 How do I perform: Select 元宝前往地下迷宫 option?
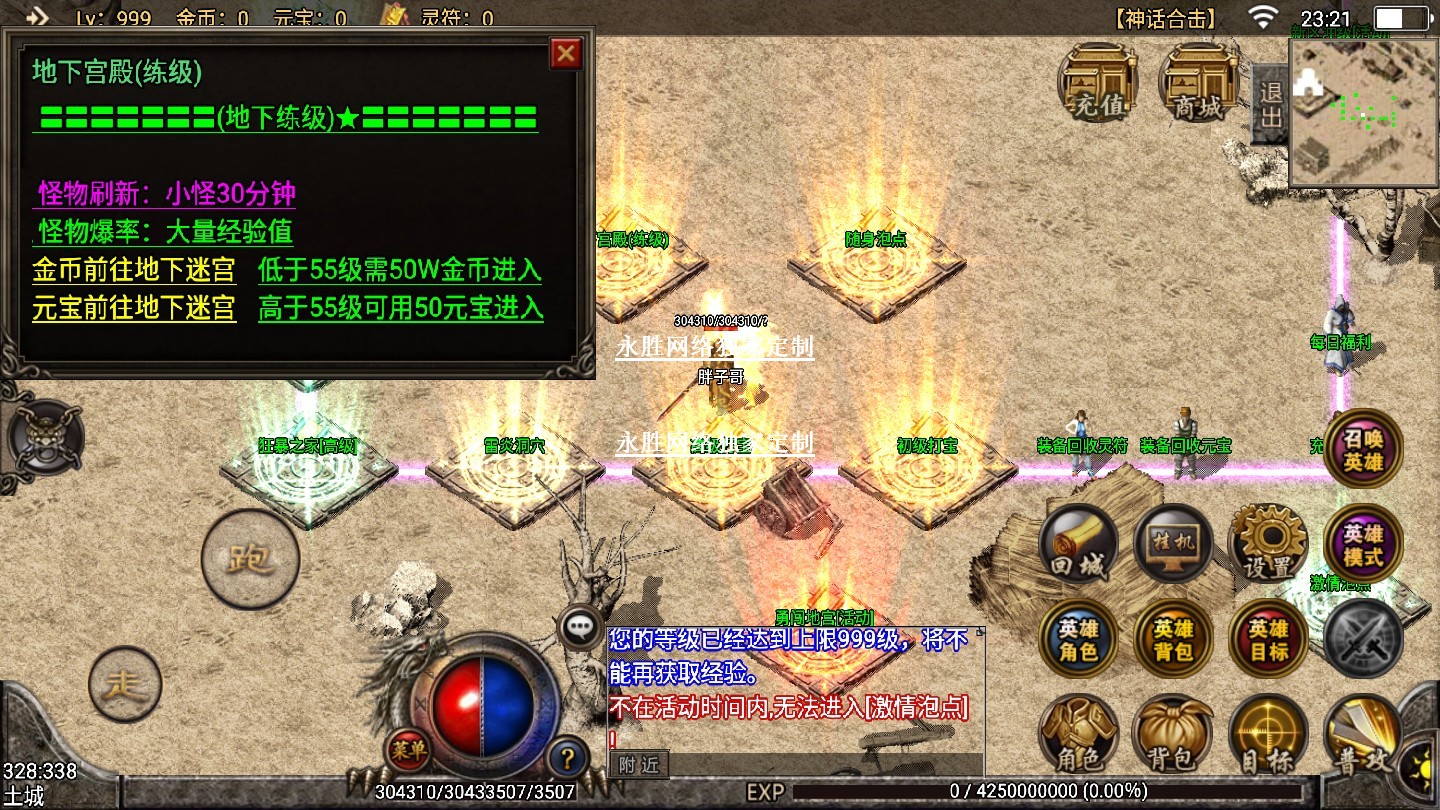coord(134,307)
